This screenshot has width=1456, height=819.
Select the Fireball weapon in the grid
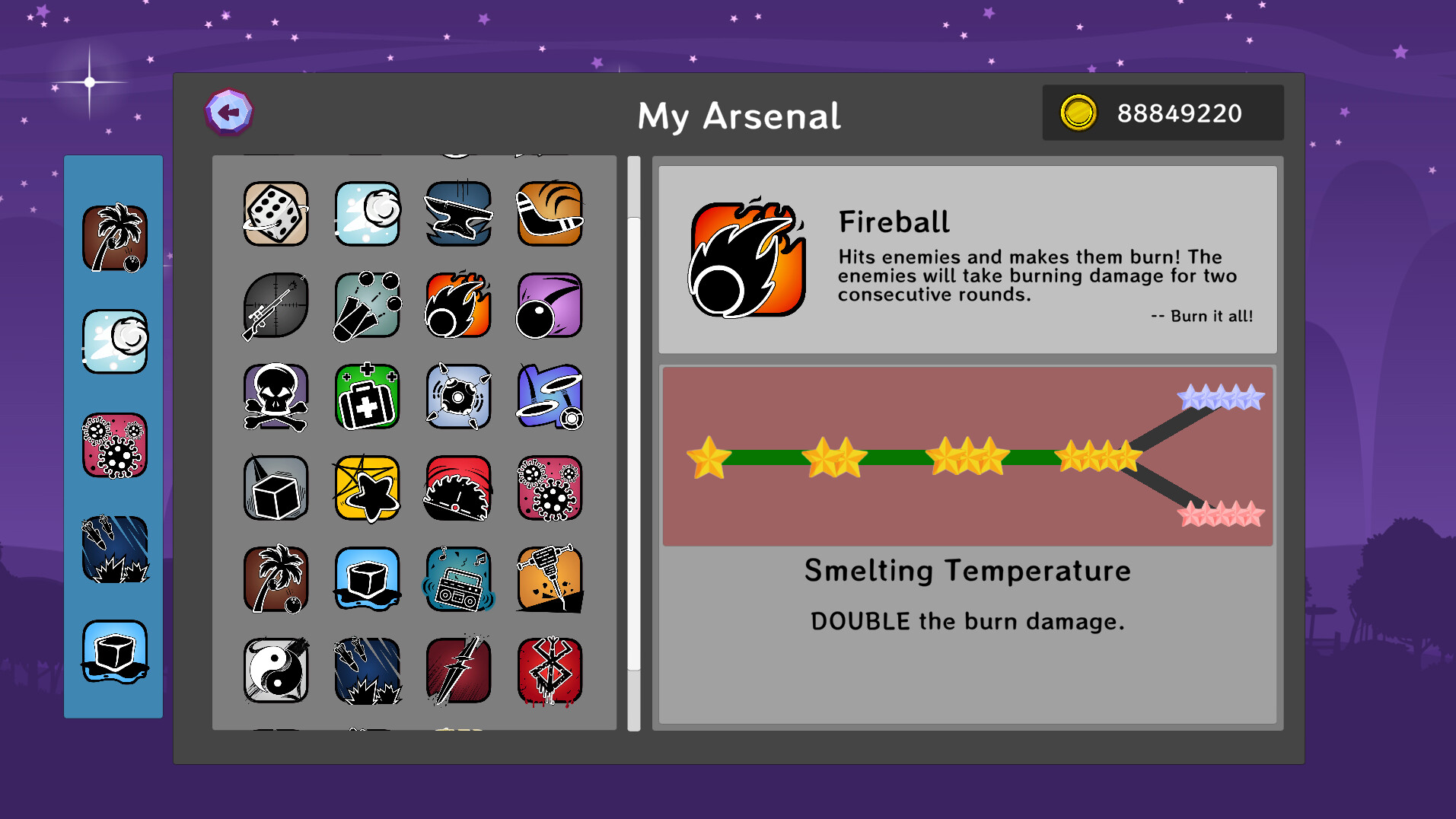pos(458,306)
